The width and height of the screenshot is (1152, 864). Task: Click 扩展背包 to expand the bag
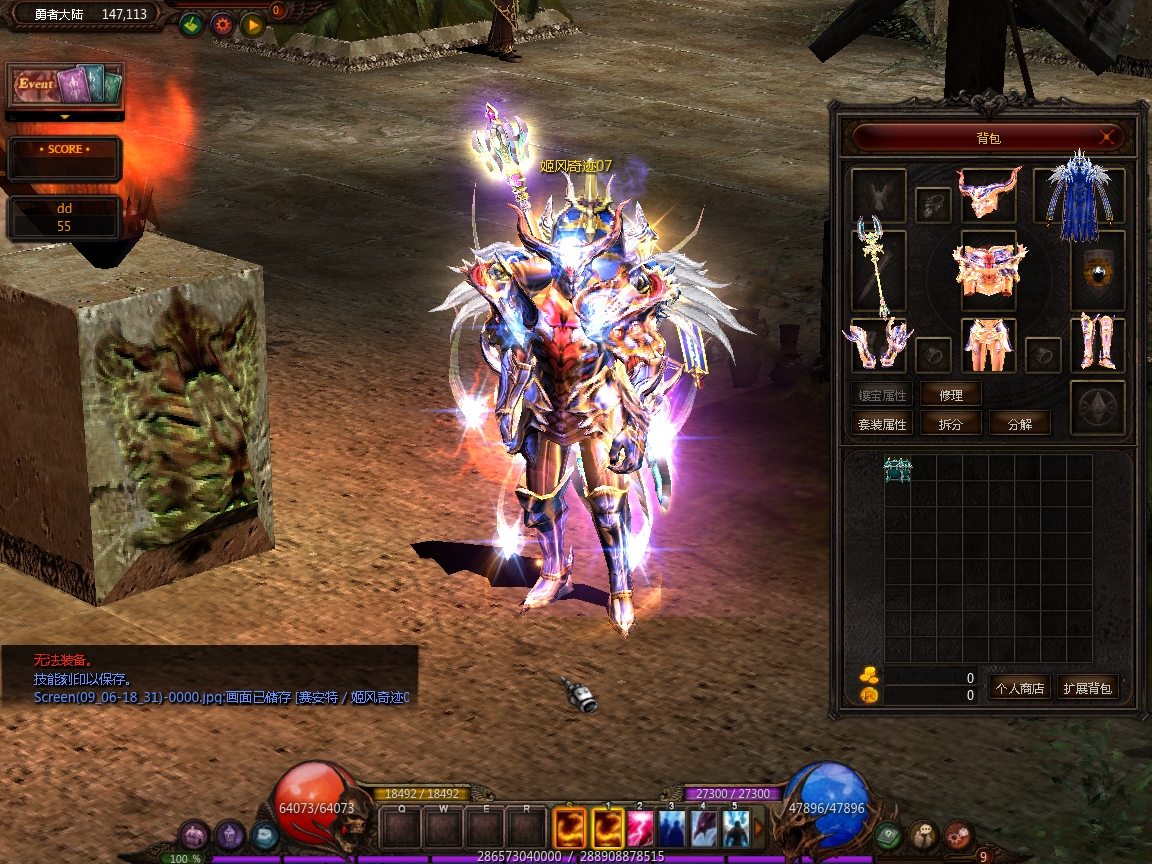[1088, 688]
